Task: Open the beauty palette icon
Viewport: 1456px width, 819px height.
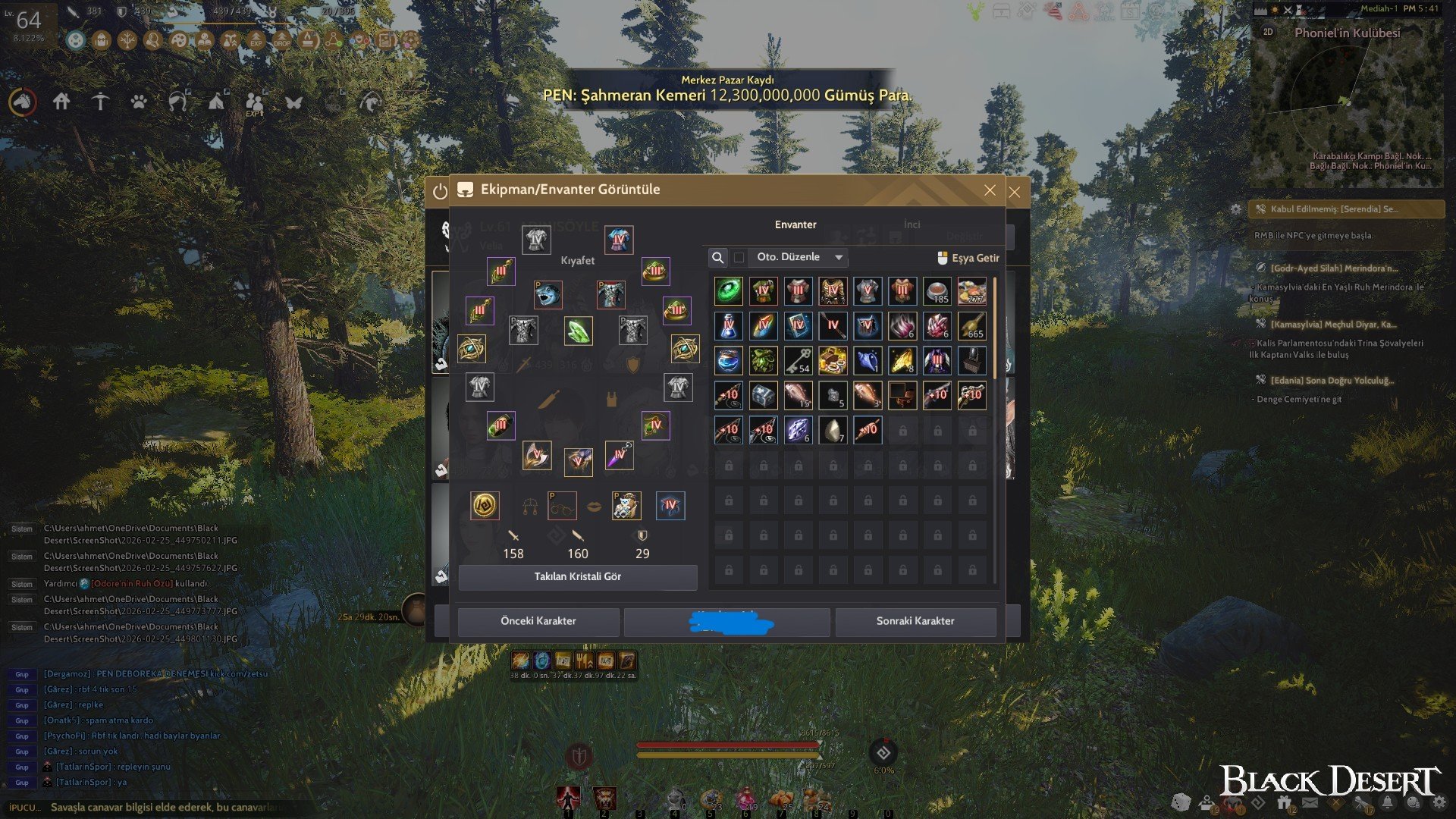Action: coord(177,40)
